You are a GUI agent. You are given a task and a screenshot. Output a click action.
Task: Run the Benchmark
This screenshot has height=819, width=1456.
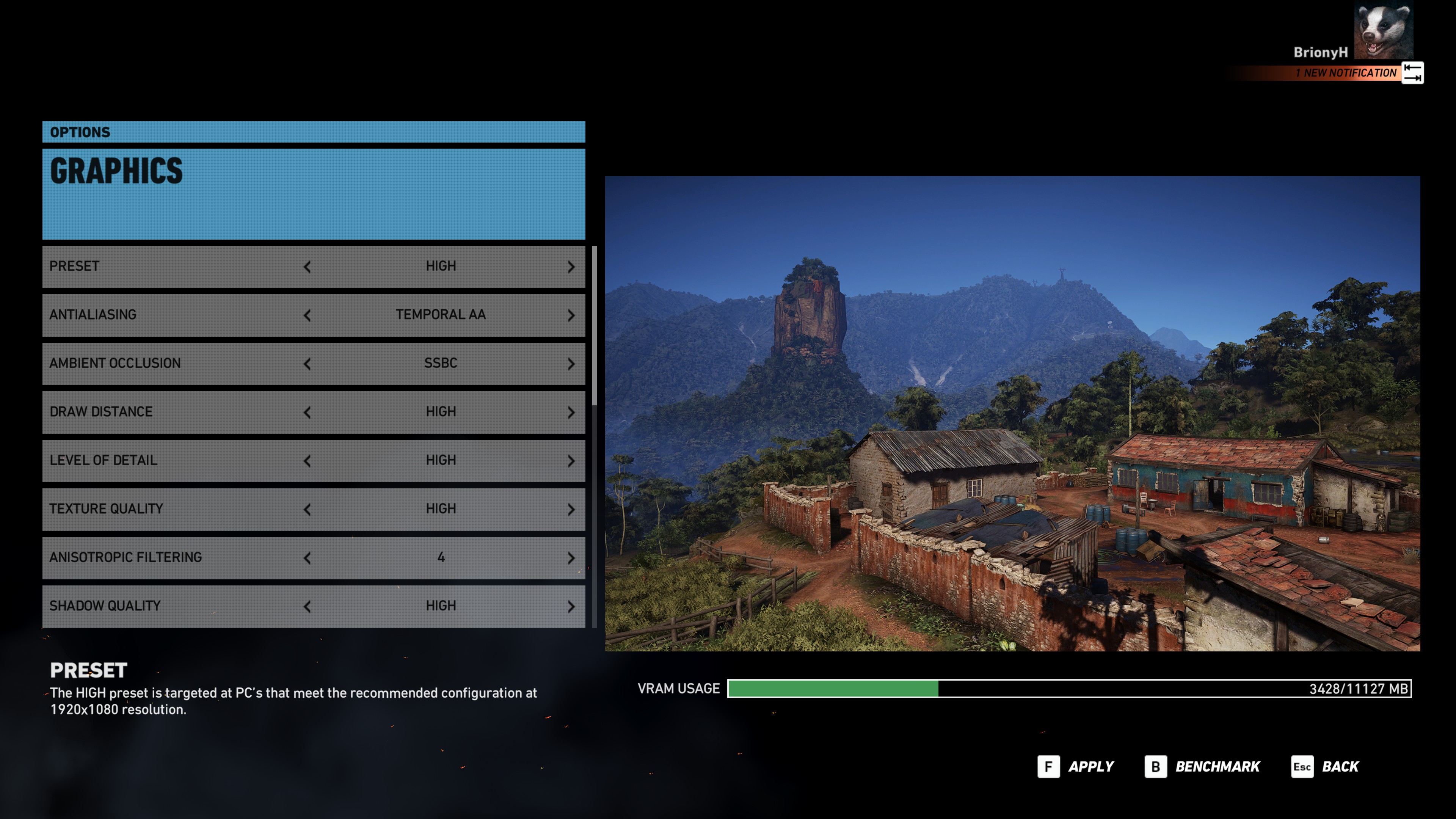tap(1202, 767)
